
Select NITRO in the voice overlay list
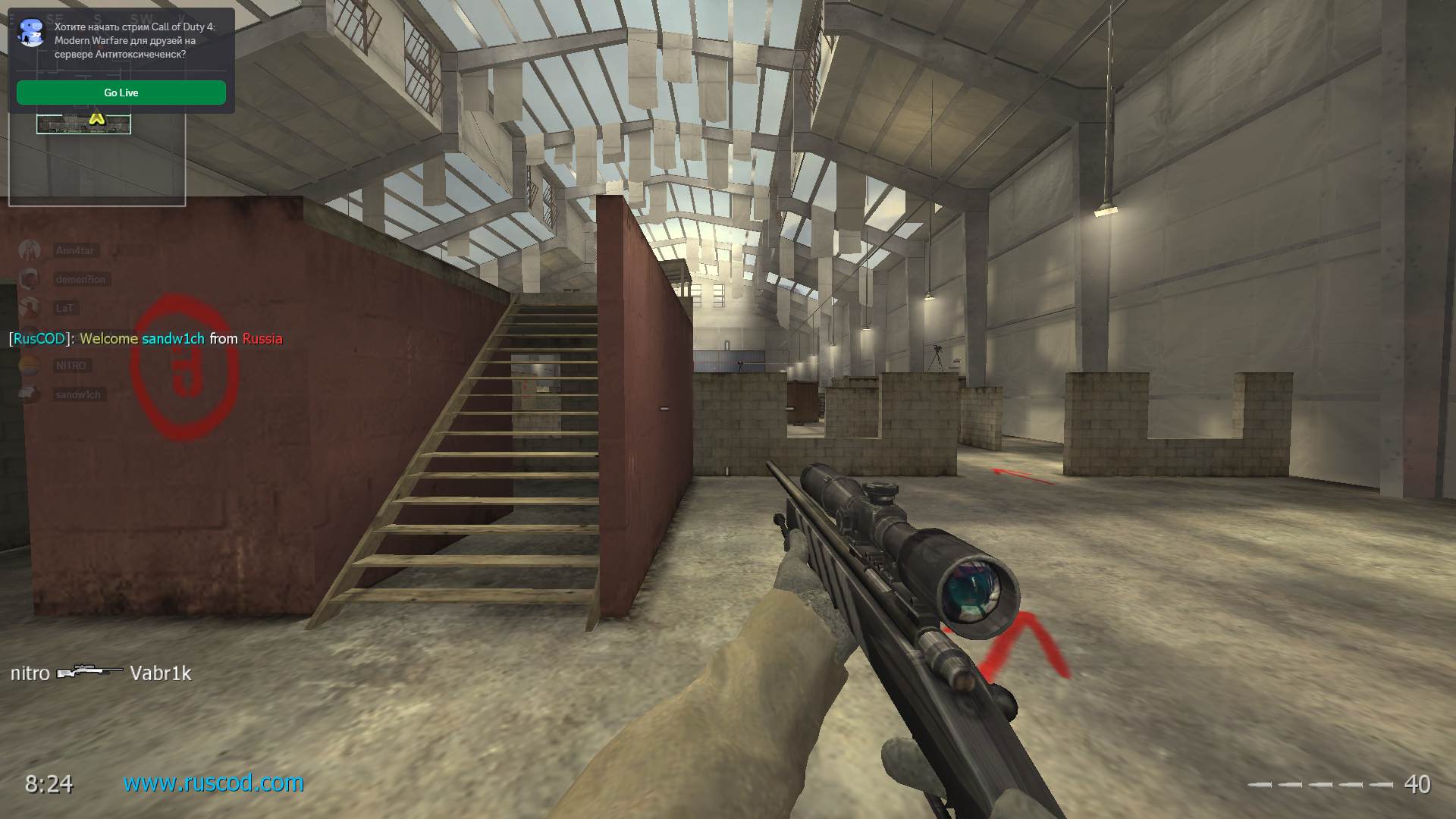(x=71, y=366)
